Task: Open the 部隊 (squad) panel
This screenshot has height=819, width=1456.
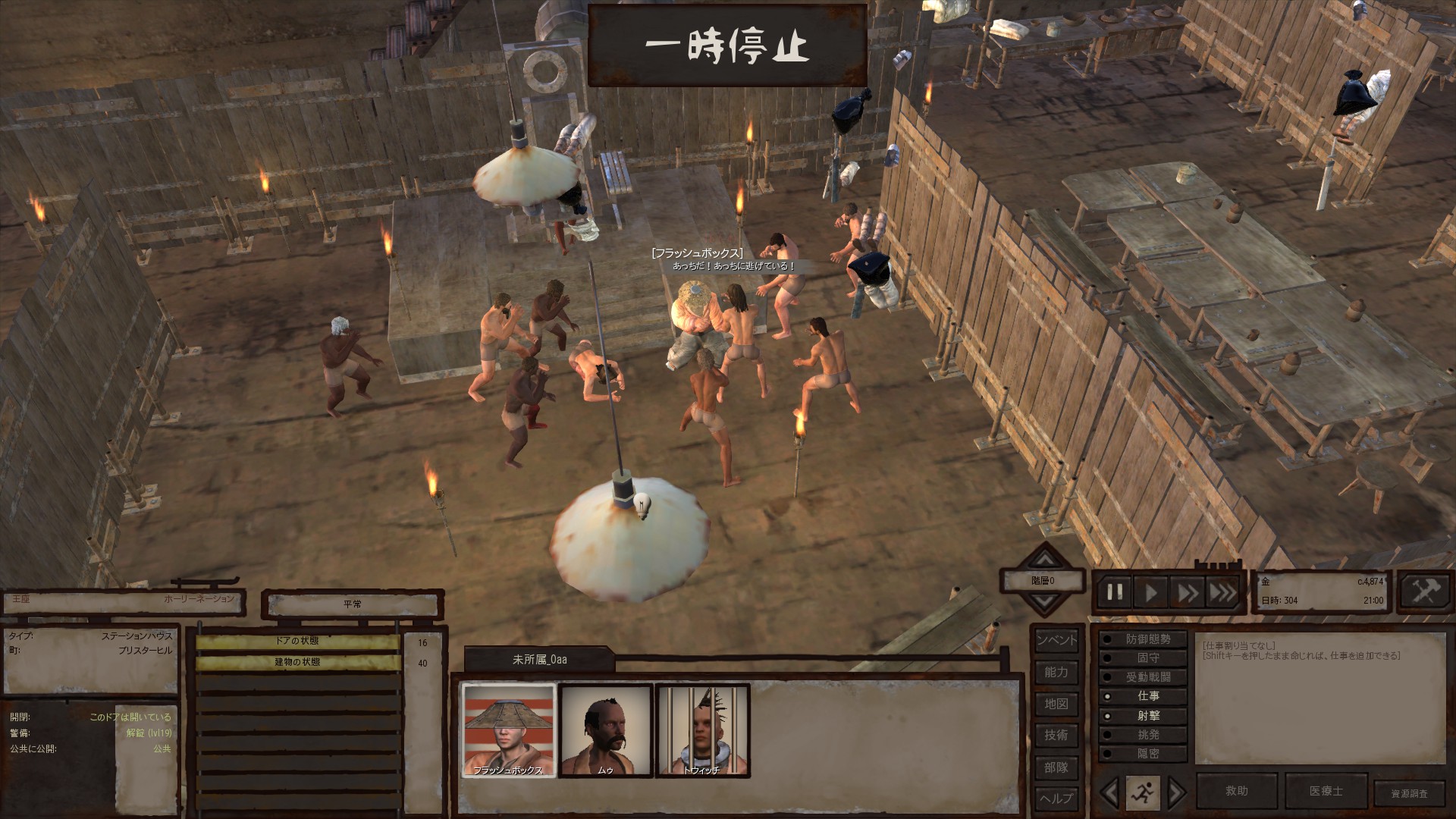Action: click(x=1056, y=767)
